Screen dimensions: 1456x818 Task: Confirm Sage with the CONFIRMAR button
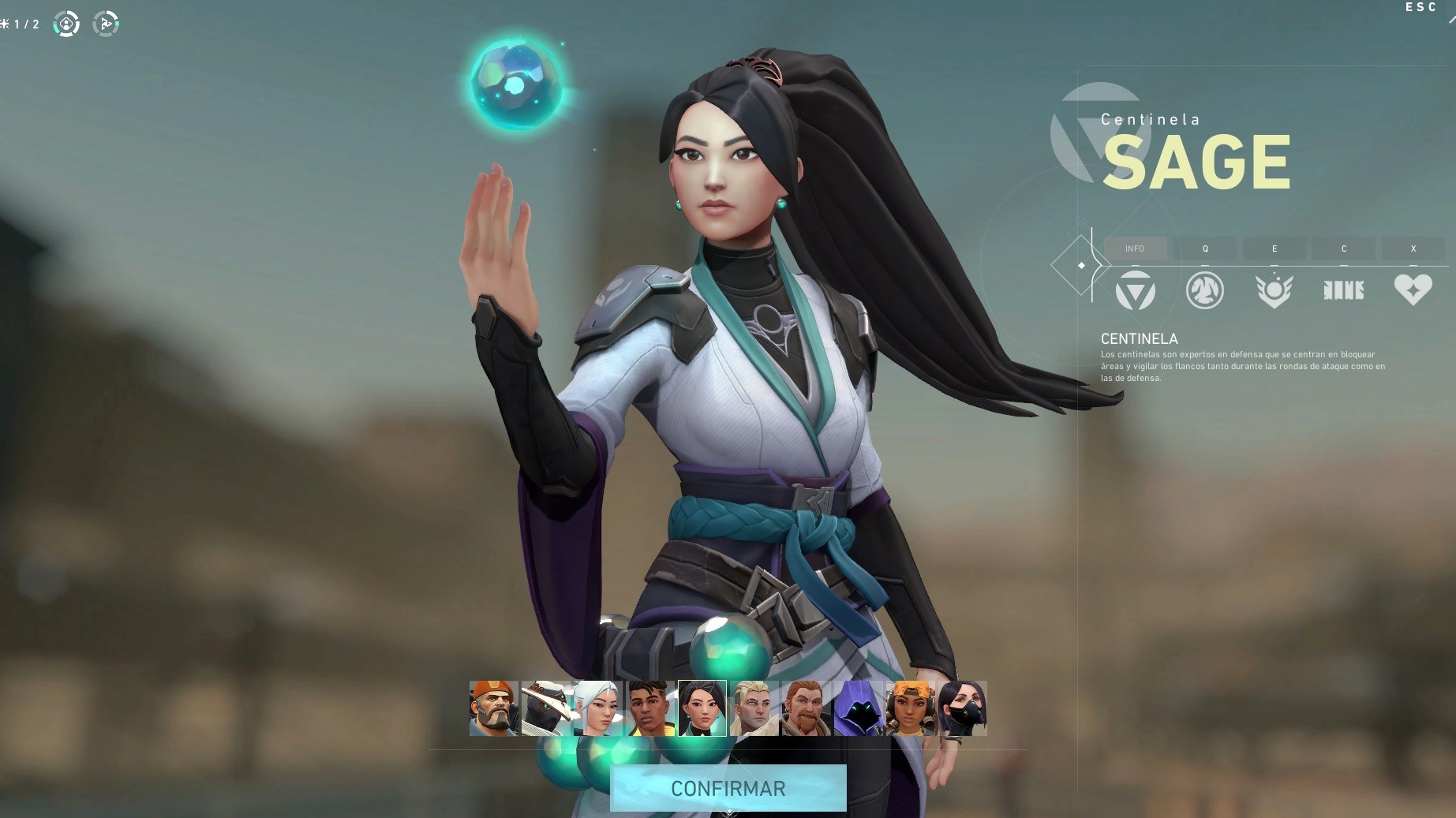click(x=728, y=788)
